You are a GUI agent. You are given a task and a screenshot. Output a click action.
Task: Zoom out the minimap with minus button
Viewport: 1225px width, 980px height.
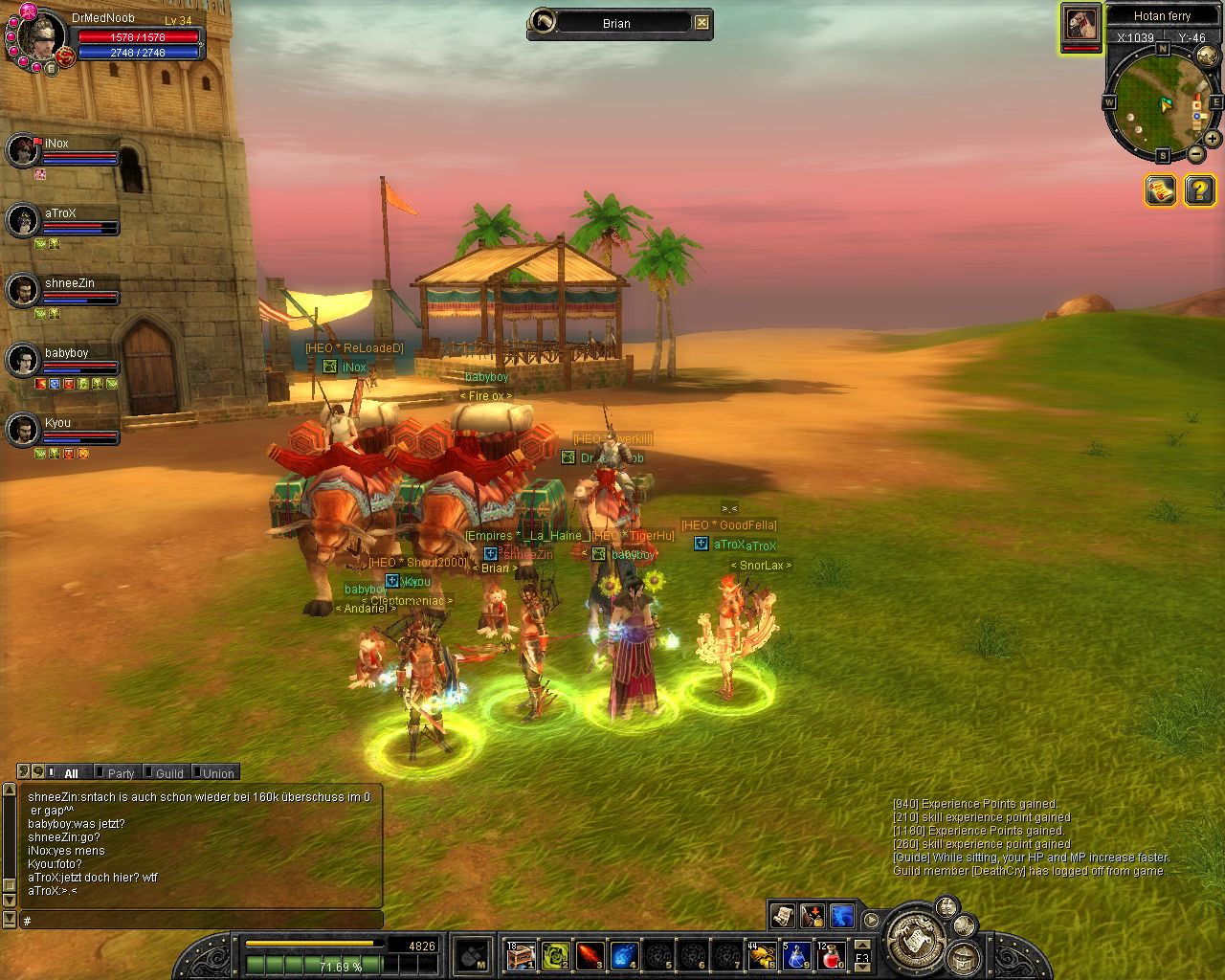(x=1196, y=153)
